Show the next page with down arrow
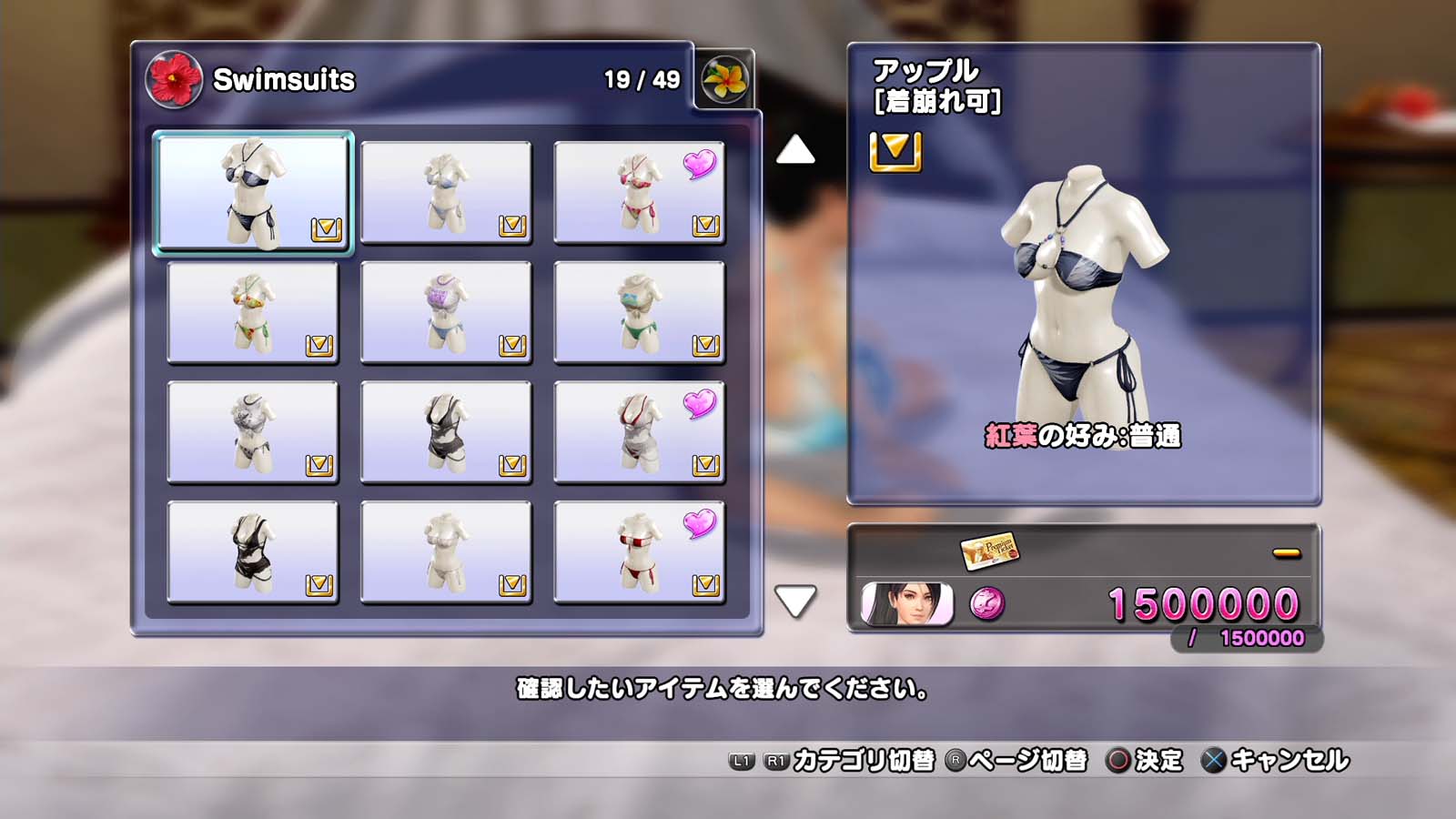This screenshot has width=1456, height=819. point(794,601)
